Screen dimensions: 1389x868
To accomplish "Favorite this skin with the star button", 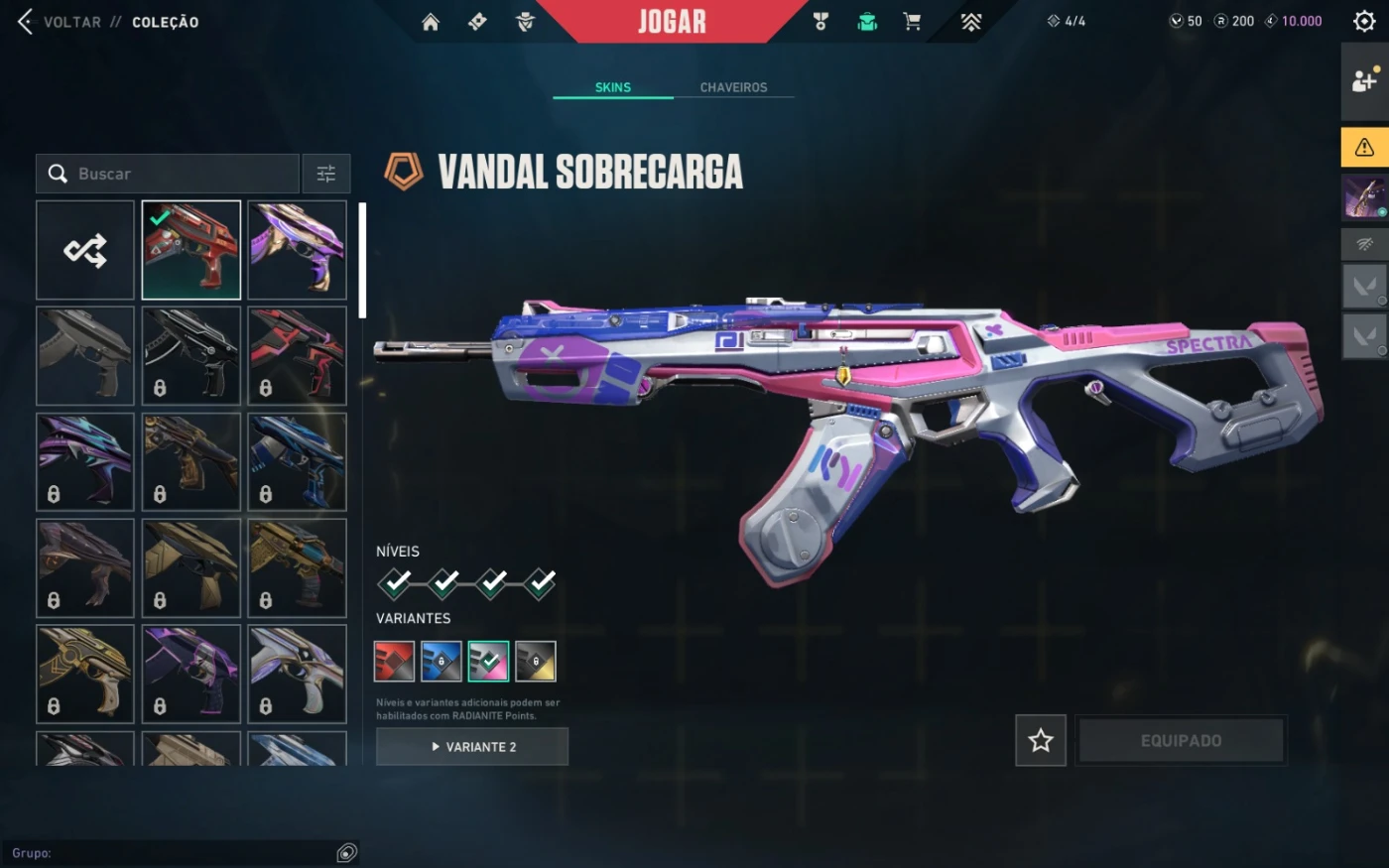I will 1041,740.
